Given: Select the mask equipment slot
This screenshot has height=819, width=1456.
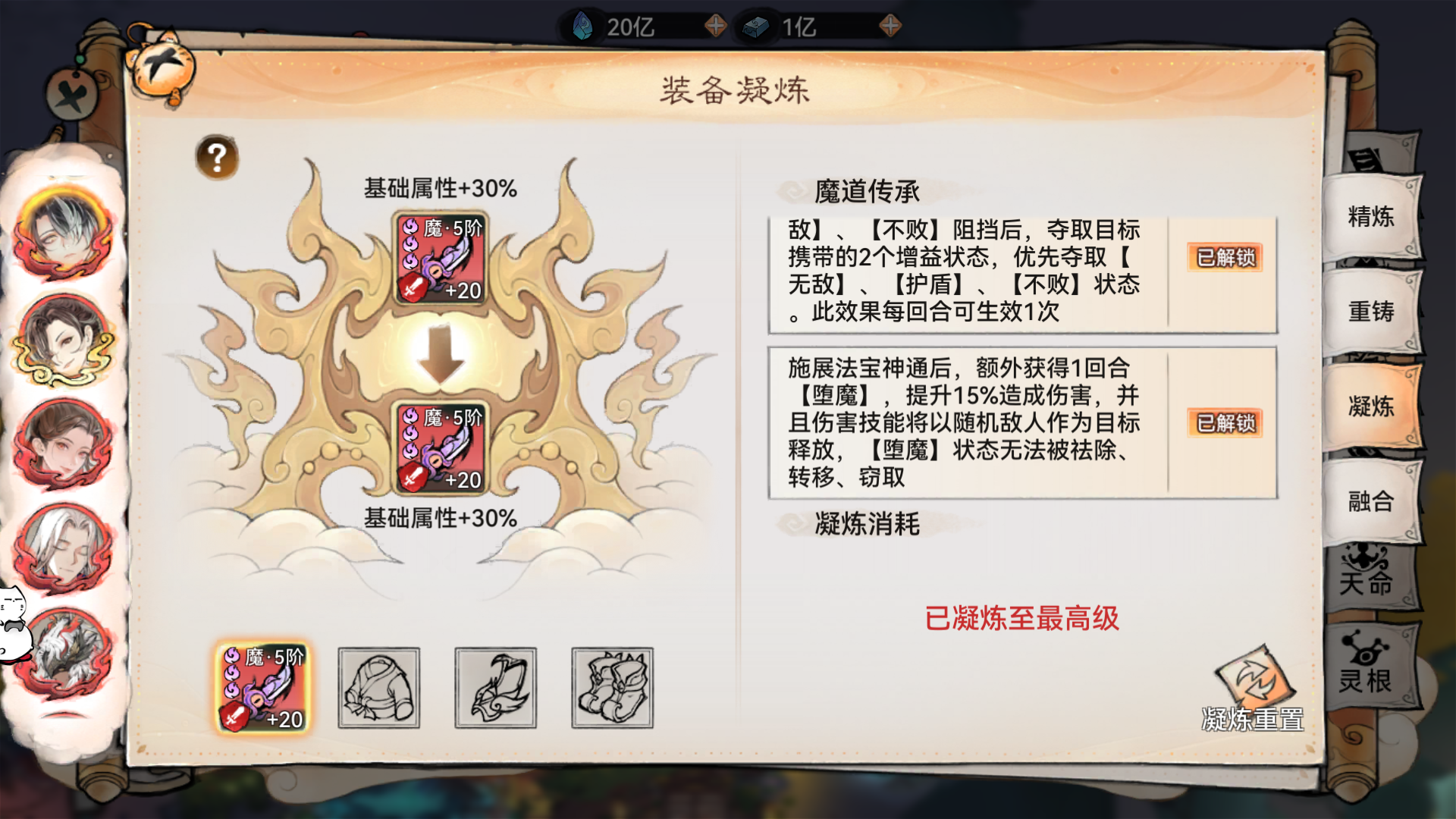Looking at the screenshot, I should pos(497,689).
